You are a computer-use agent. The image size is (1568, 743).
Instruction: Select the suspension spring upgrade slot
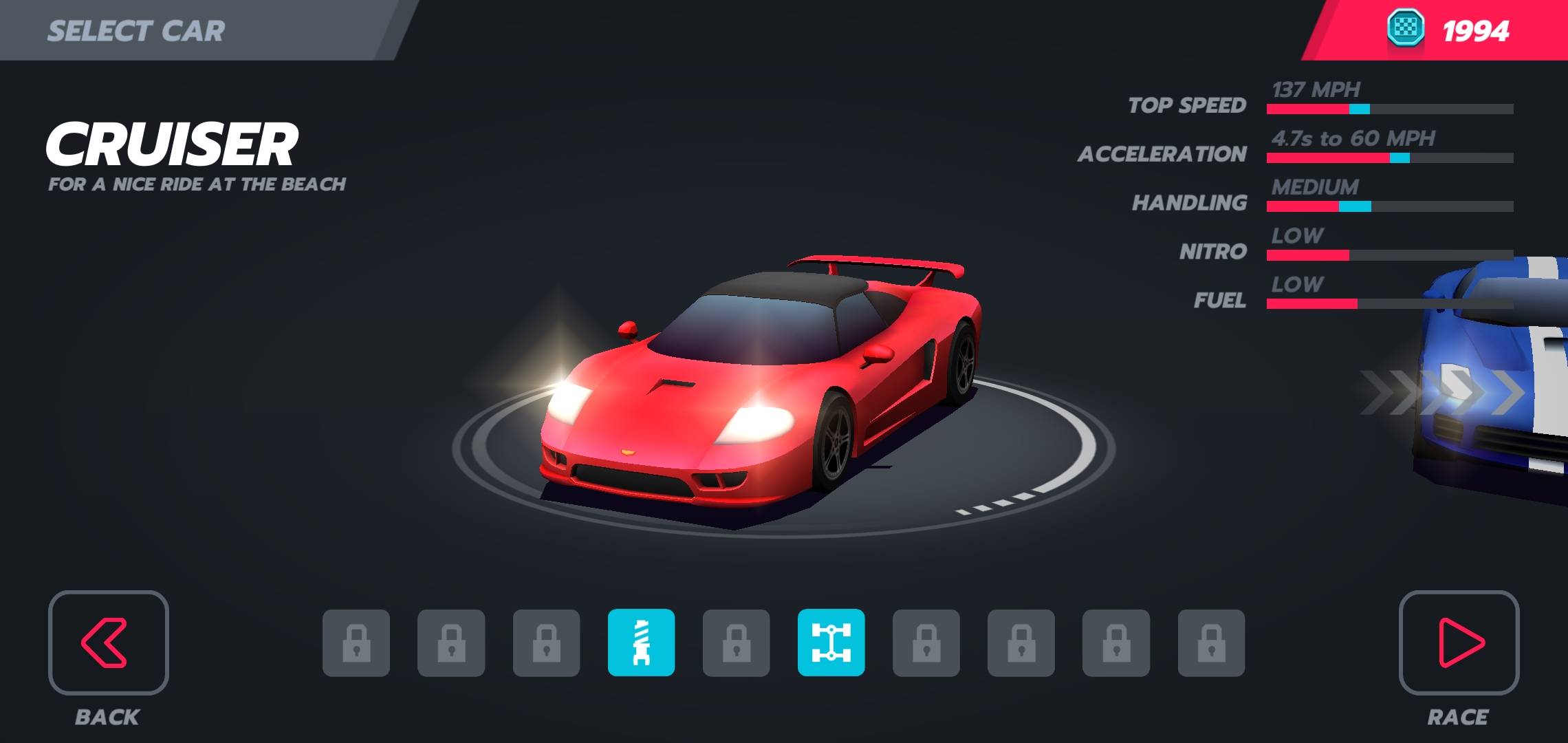click(641, 643)
